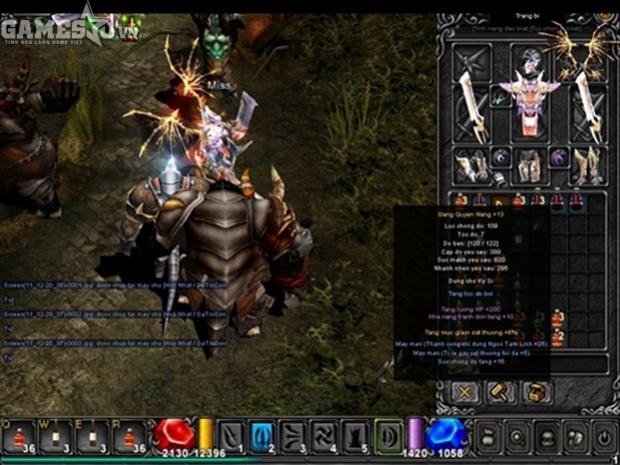This screenshot has height=465, width=620.
Task: Choose the skill in hotkey slot 5
Action: [x=357, y=437]
